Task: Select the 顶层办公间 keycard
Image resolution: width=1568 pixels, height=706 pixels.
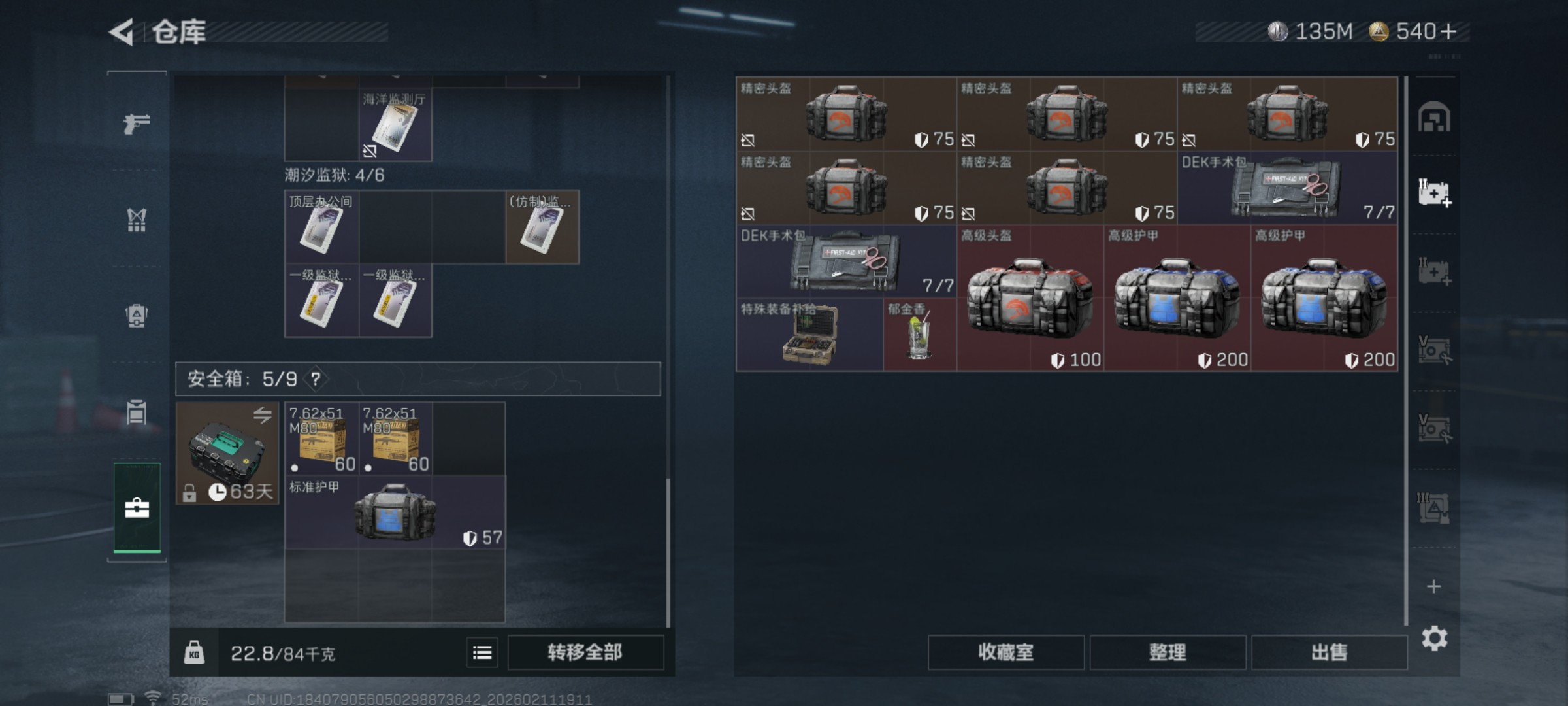Action: tap(321, 227)
